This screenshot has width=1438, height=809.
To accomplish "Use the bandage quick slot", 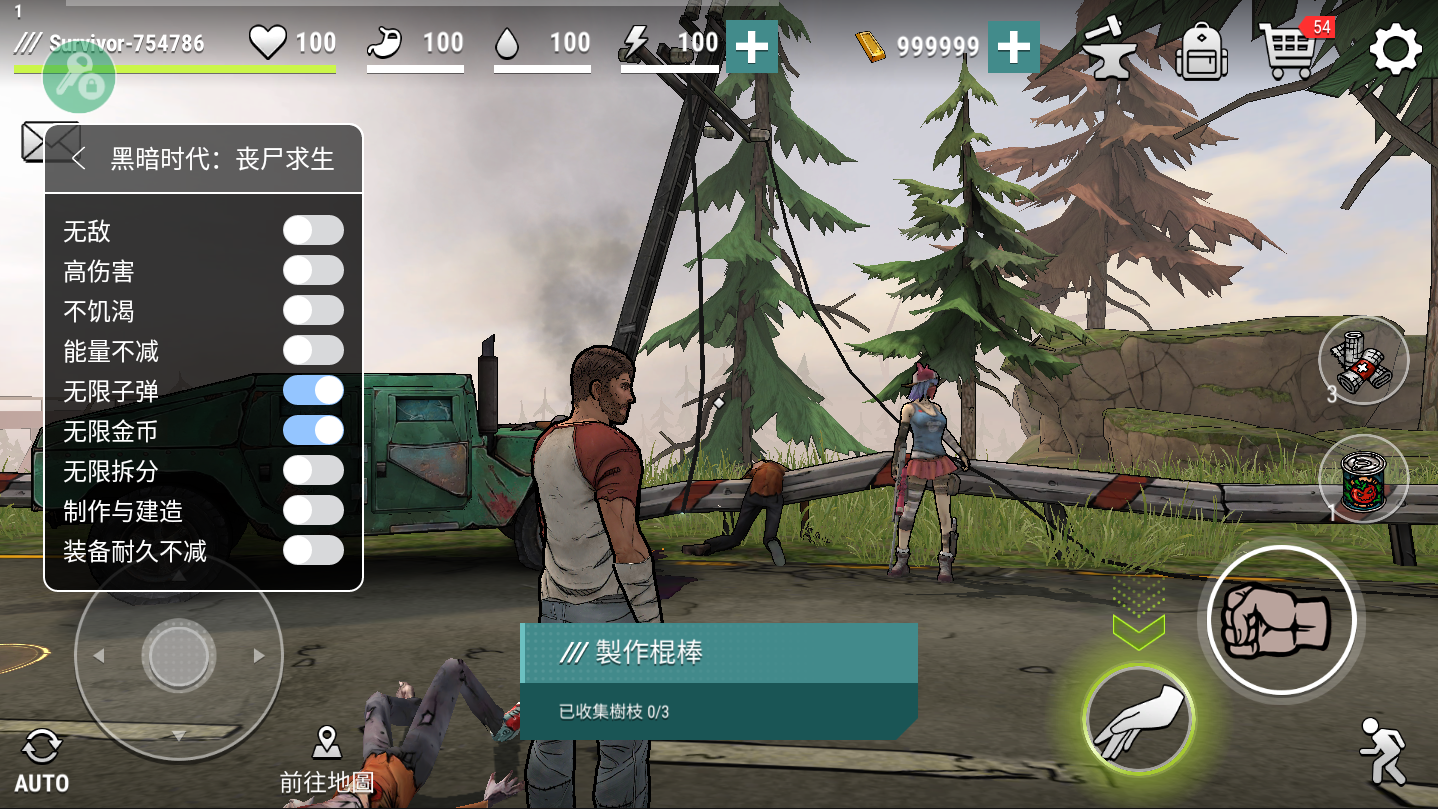I will 1363,361.
